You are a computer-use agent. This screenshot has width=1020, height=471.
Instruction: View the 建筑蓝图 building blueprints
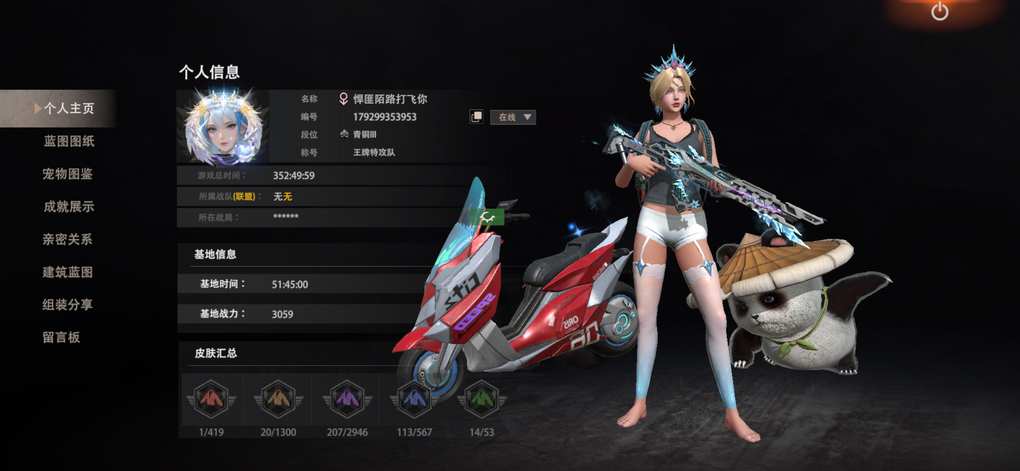tap(68, 272)
